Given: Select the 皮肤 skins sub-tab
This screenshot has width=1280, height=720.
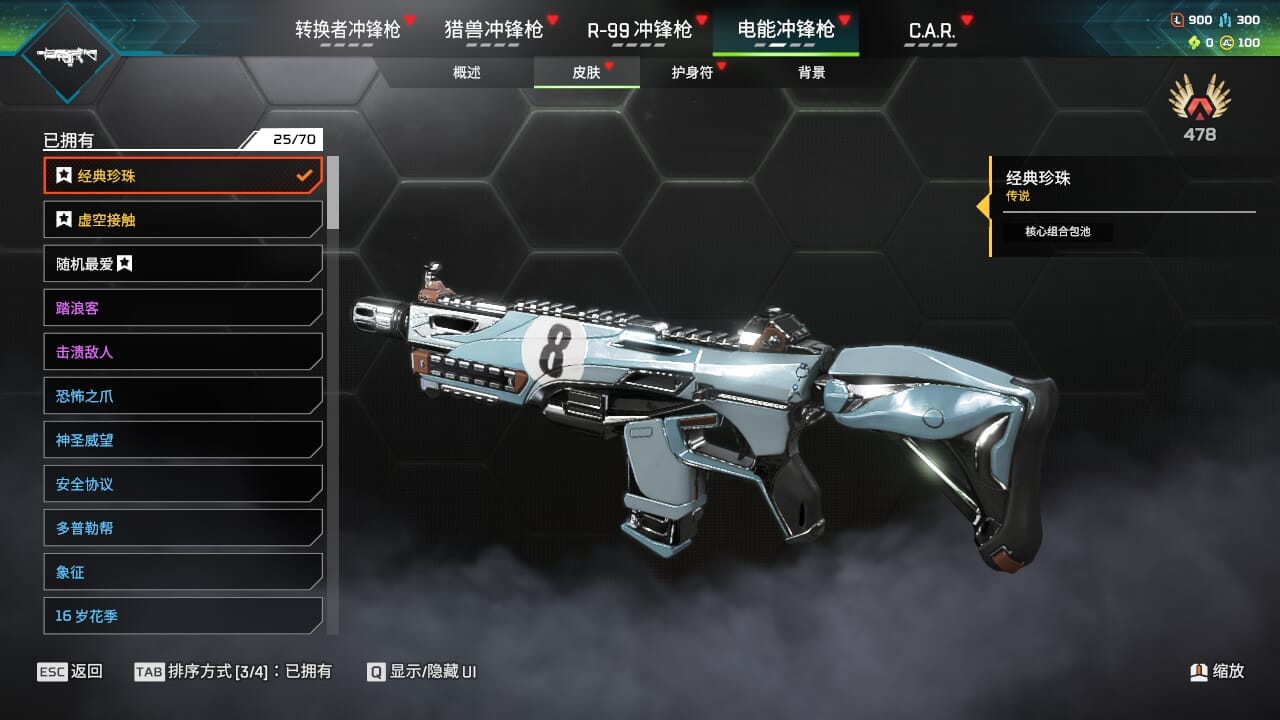Looking at the screenshot, I should coord(587,73).
